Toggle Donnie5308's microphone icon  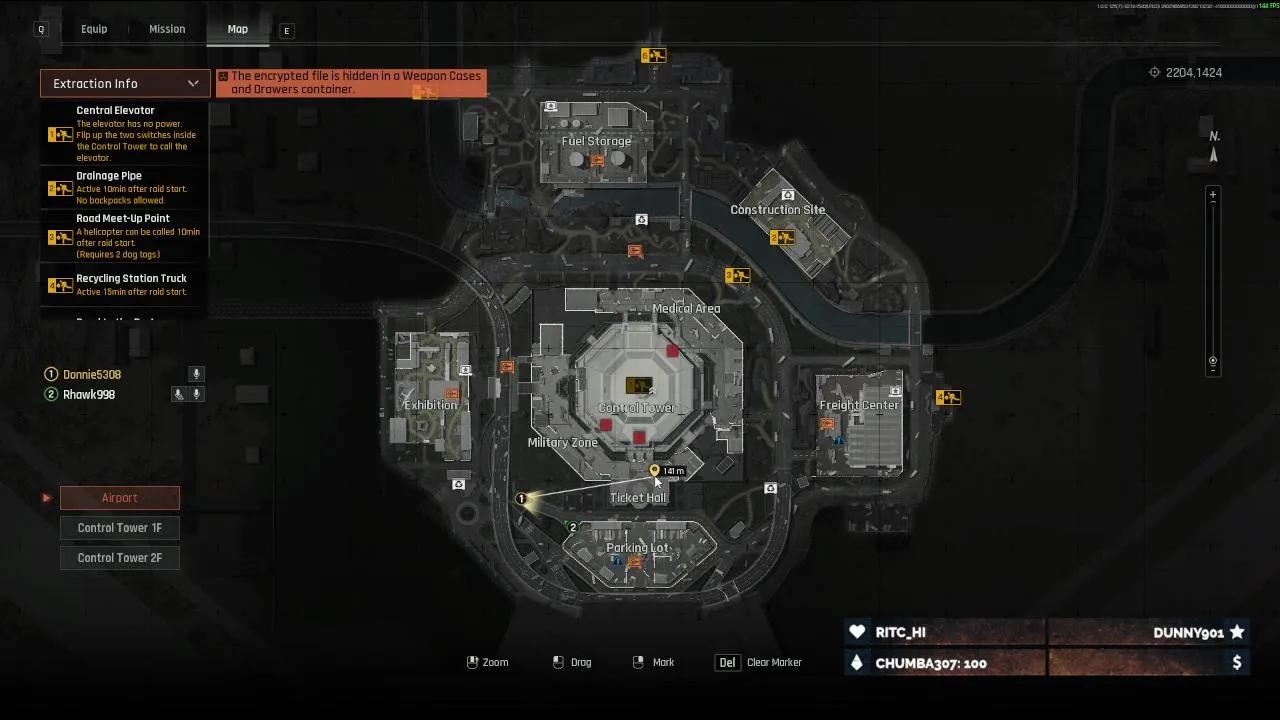coord(197,374)
